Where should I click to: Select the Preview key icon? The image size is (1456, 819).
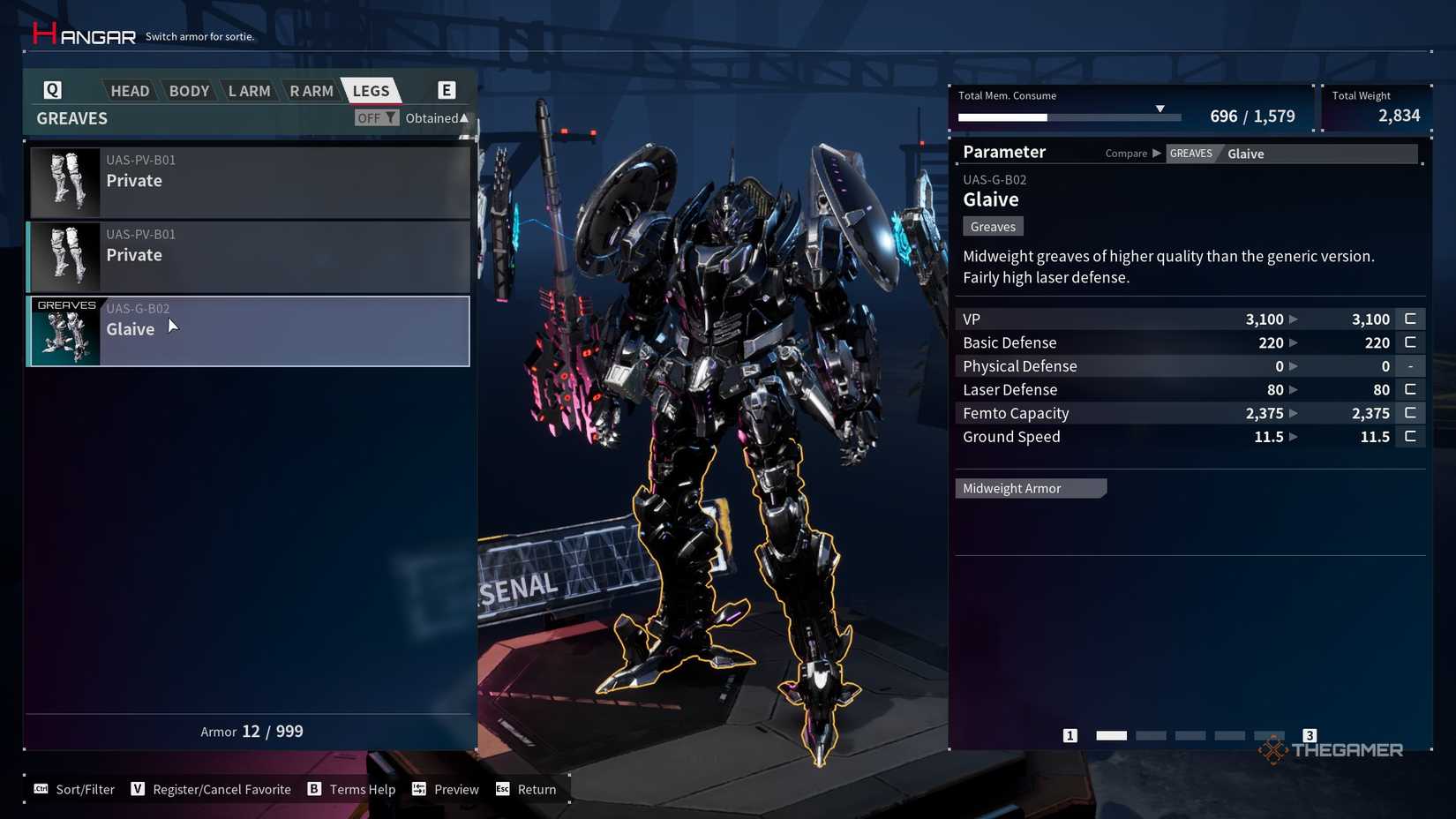tap(417, 789)
